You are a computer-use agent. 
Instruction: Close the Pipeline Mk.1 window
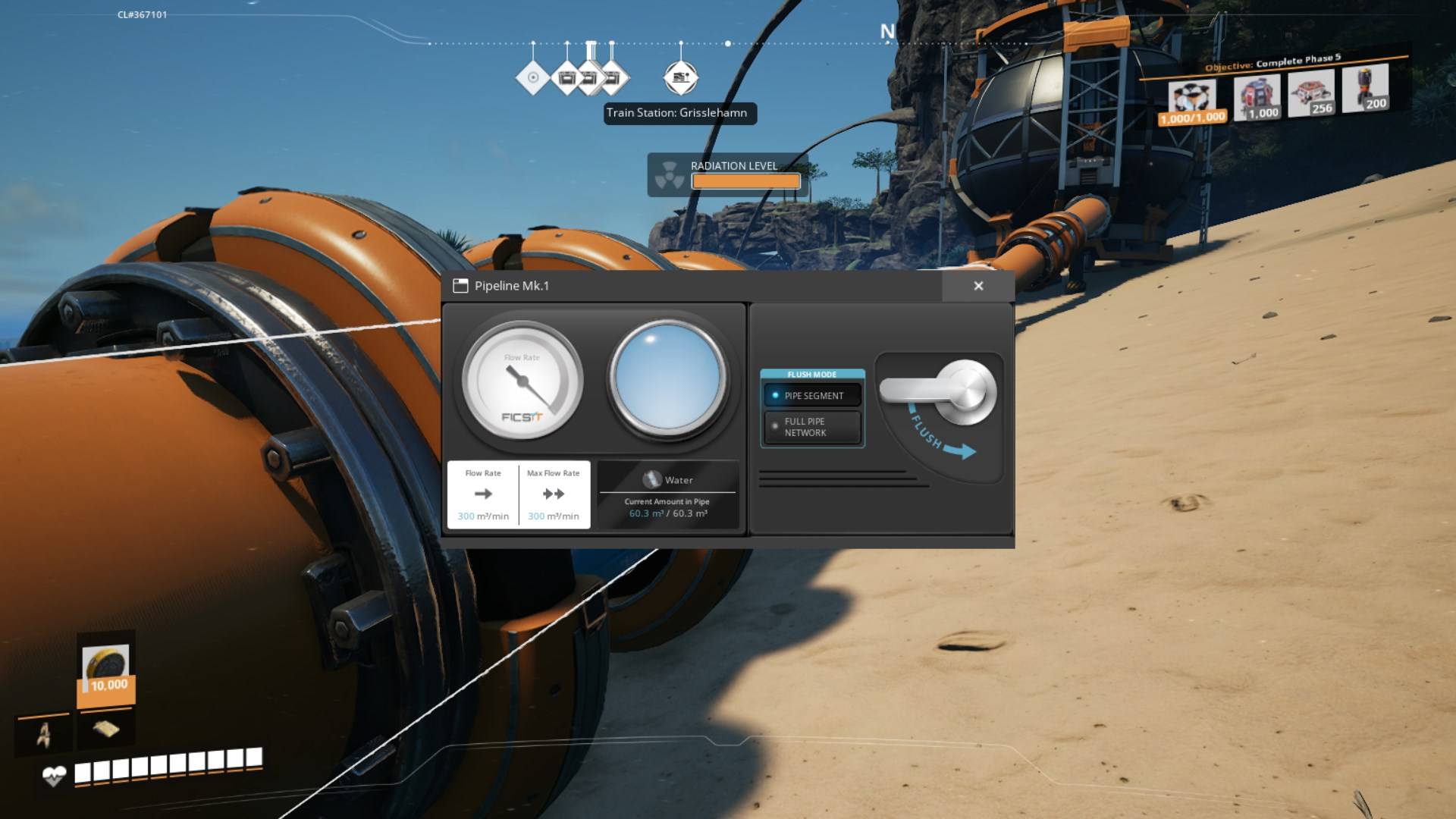pos(978,286)
